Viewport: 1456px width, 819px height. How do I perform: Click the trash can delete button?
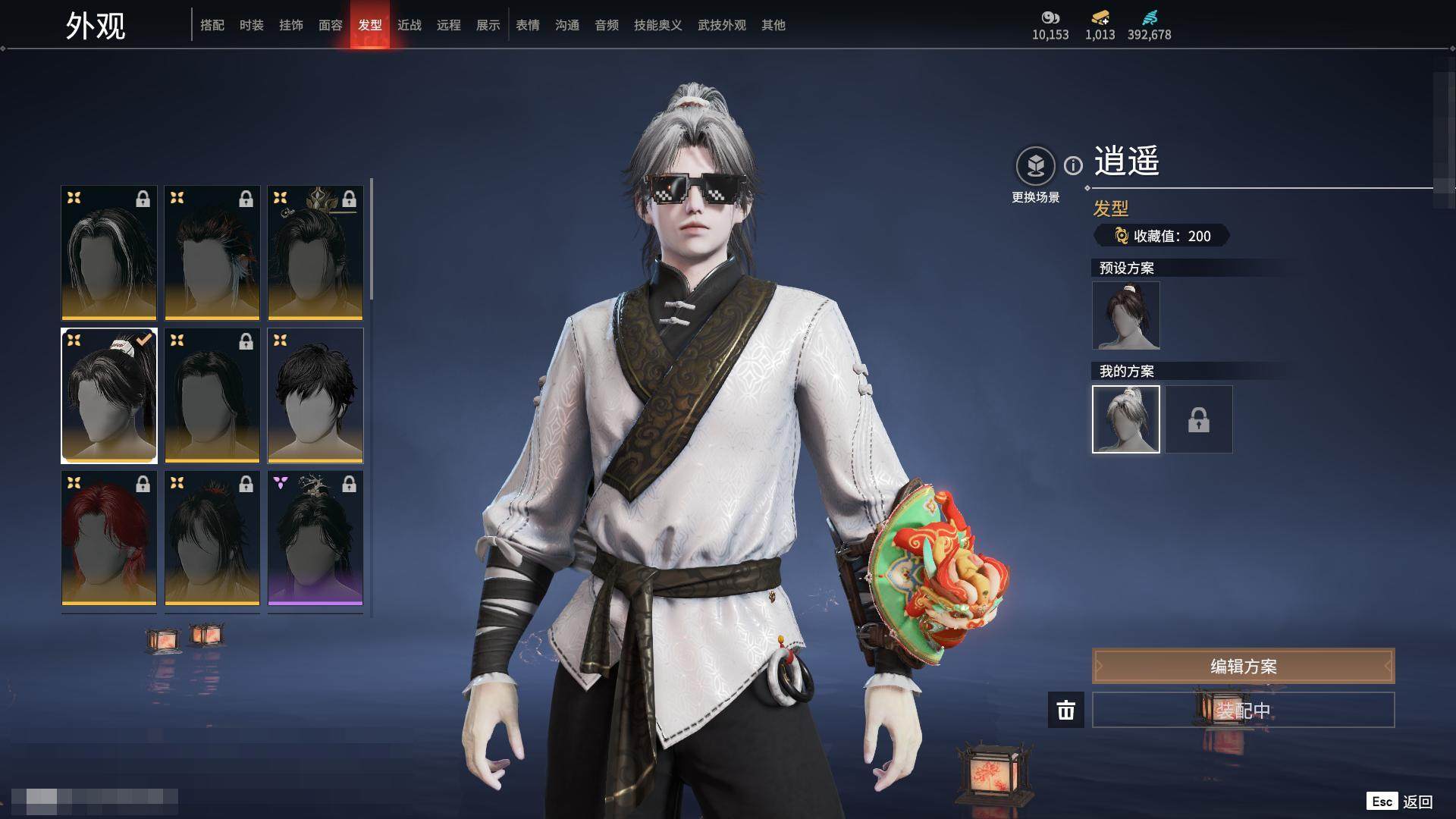click(x=1065, y=710)
